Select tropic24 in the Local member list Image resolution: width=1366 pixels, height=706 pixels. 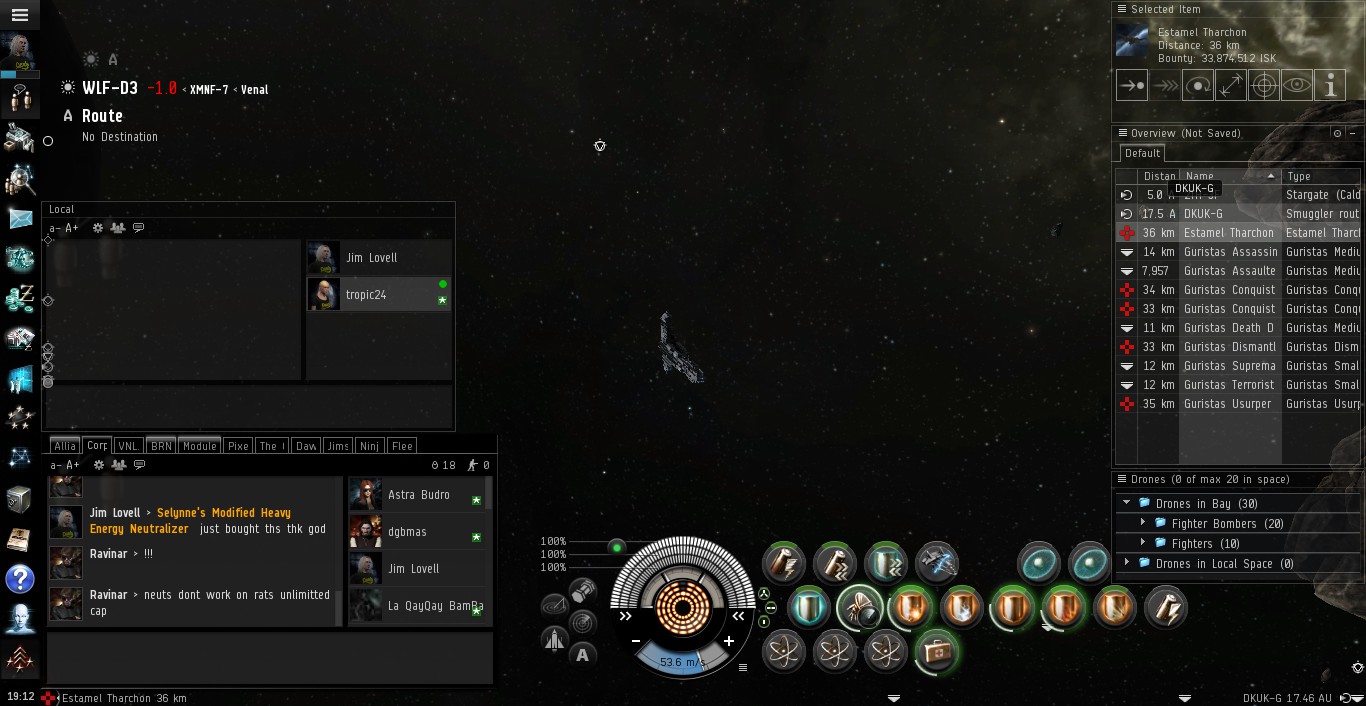(366, 295)
